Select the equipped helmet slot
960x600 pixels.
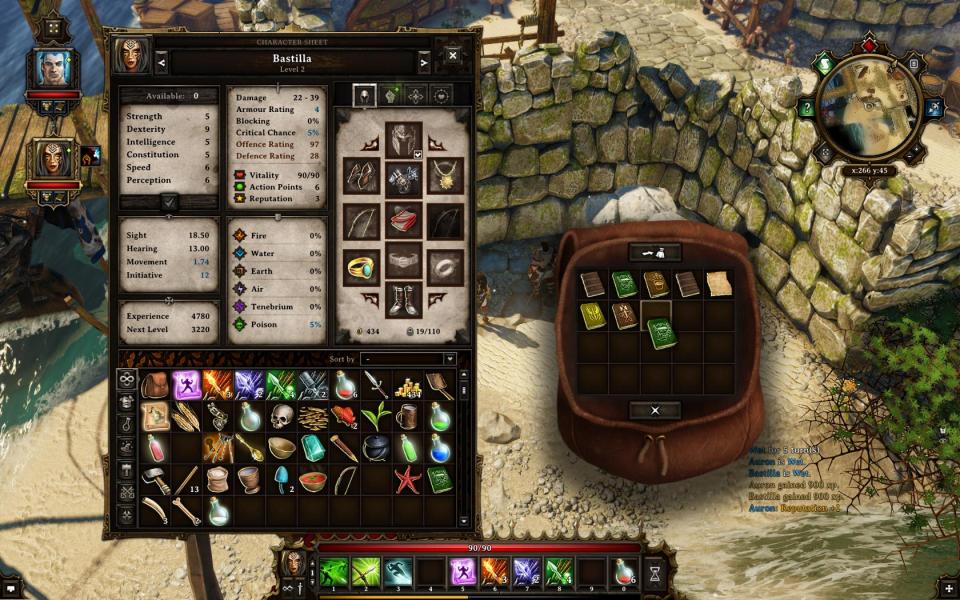point(404,138)
